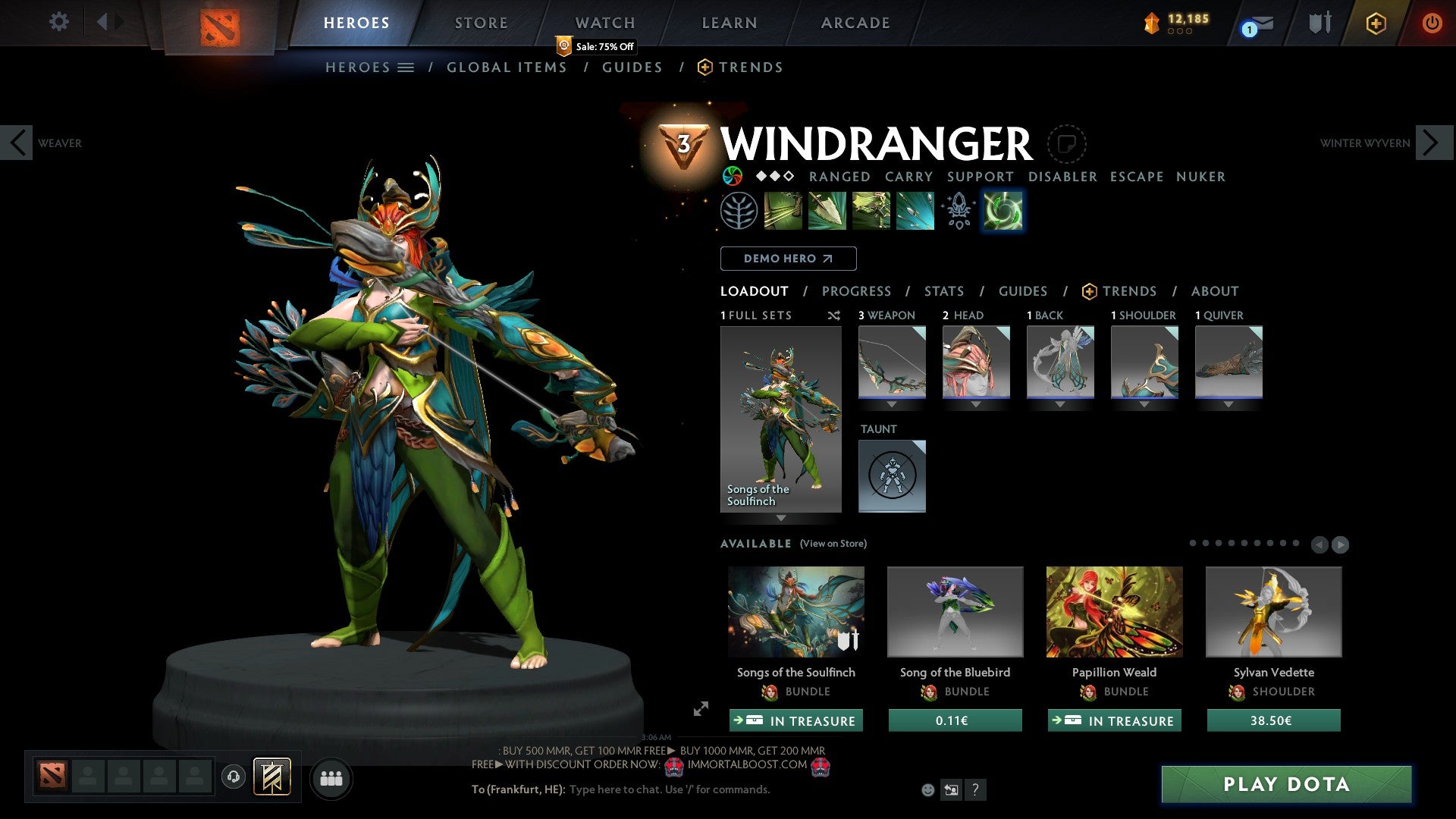Click the DEMO HERO button

coord(788,259)
